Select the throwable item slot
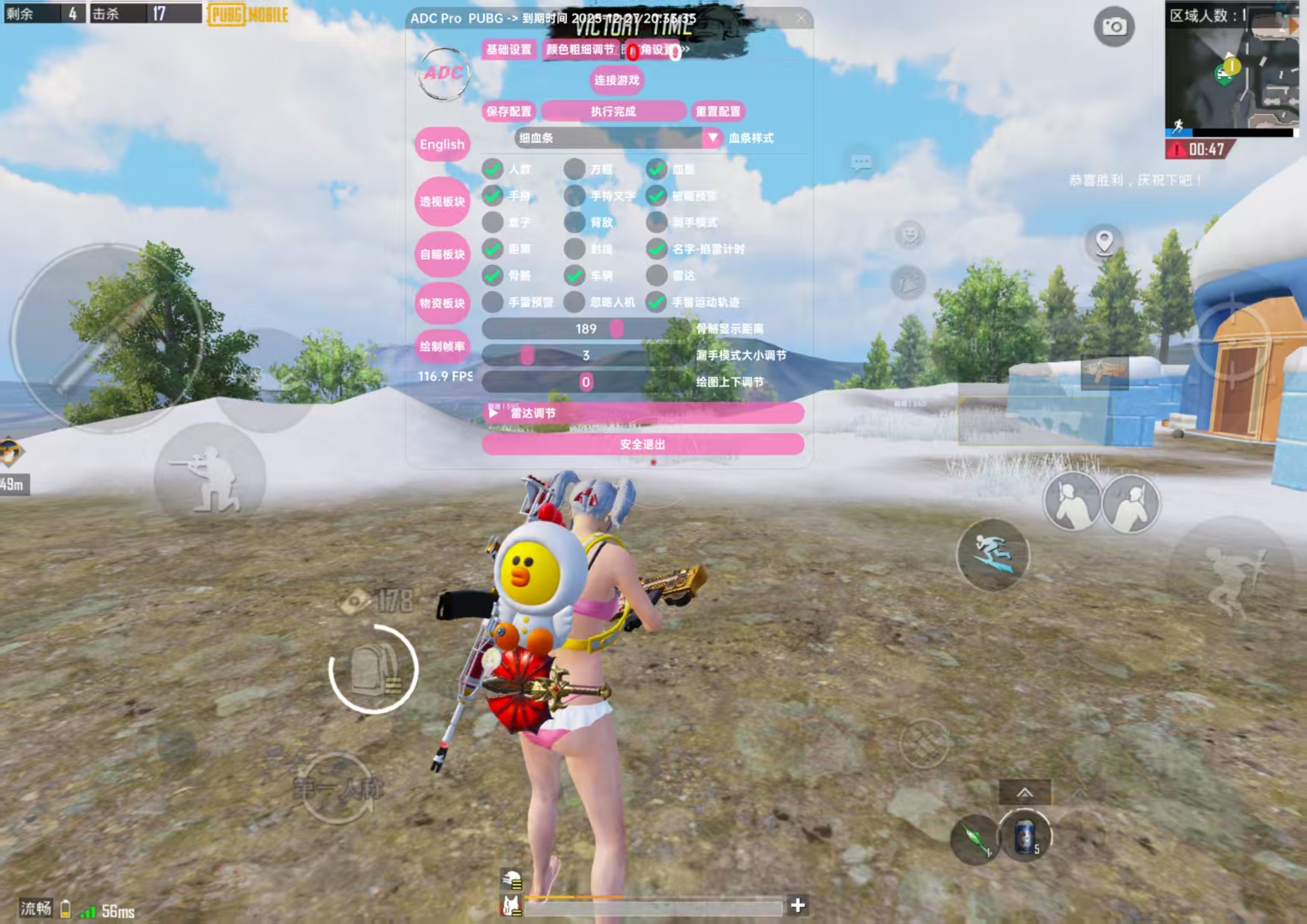 975,839
